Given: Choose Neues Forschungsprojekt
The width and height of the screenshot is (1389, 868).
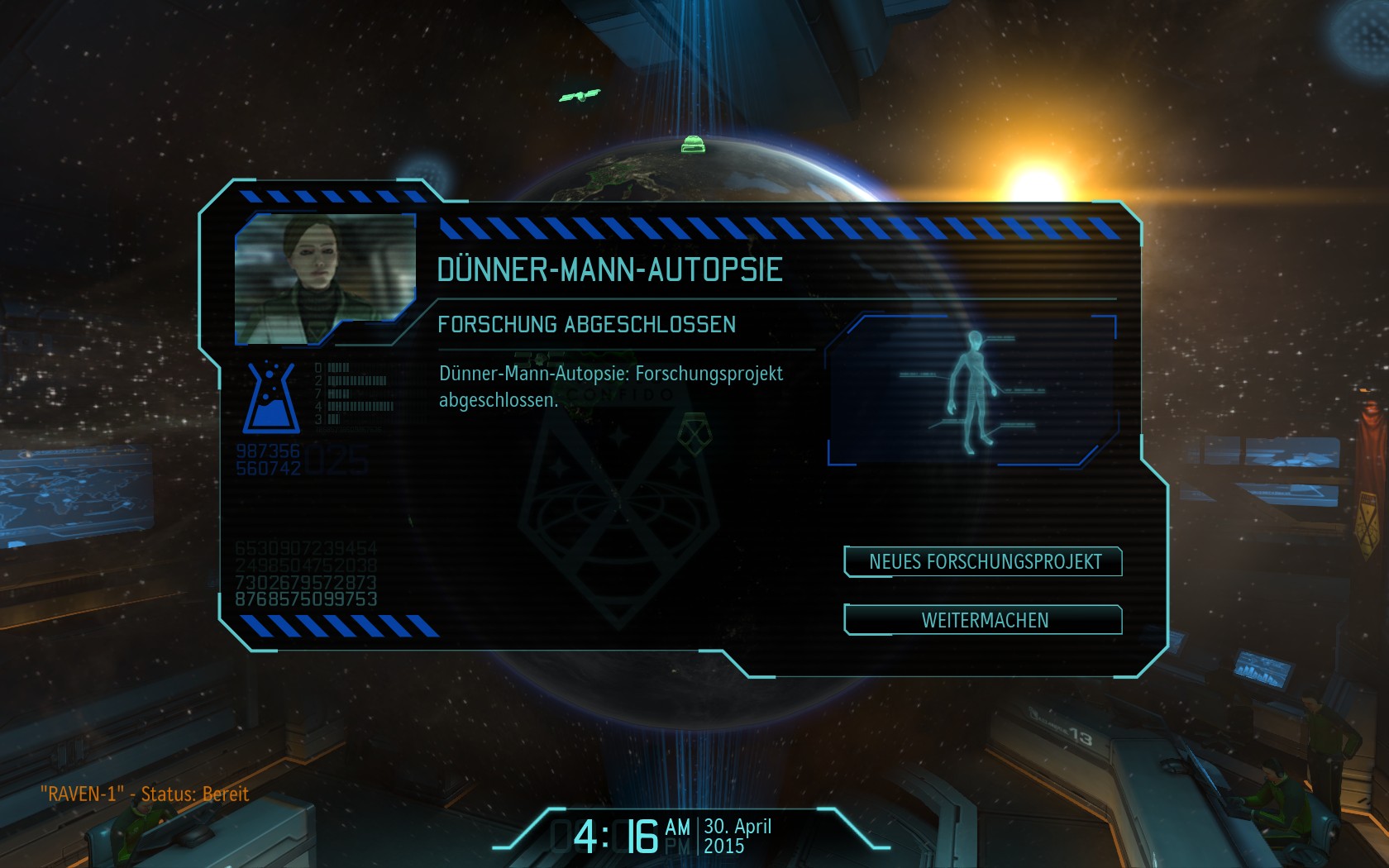Looking at the screenshot, I should 984,562.
